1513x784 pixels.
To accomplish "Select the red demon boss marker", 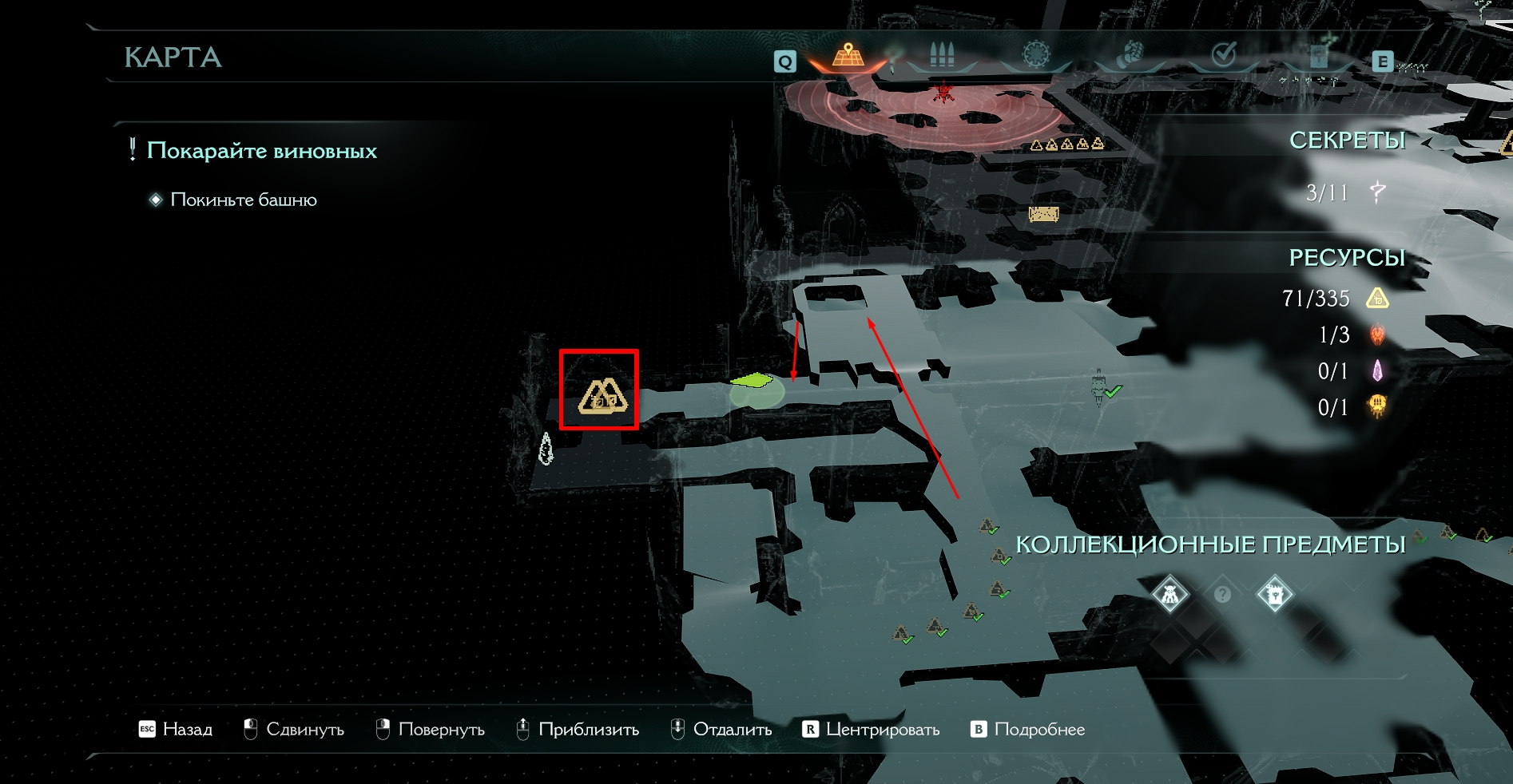I will pyautogui.click(x=944, y=93).
